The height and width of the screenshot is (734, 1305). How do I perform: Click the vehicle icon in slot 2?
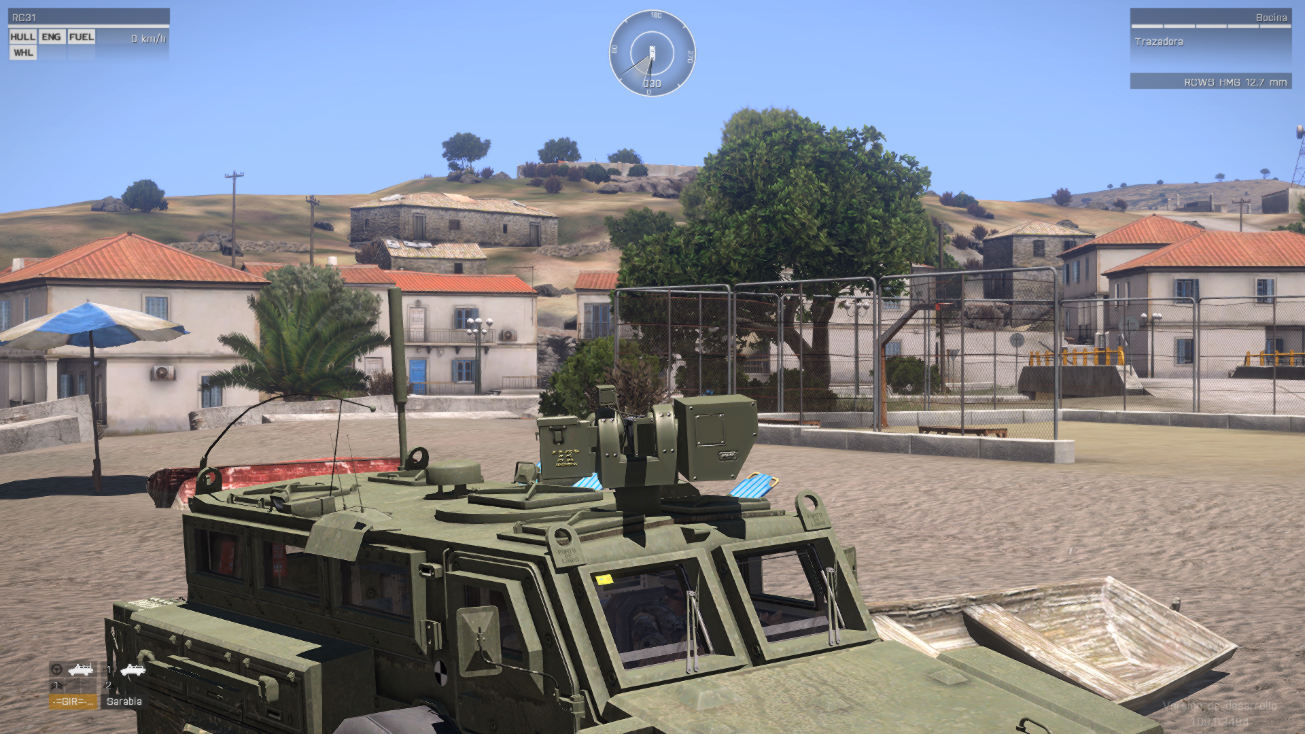pos(133,670)
